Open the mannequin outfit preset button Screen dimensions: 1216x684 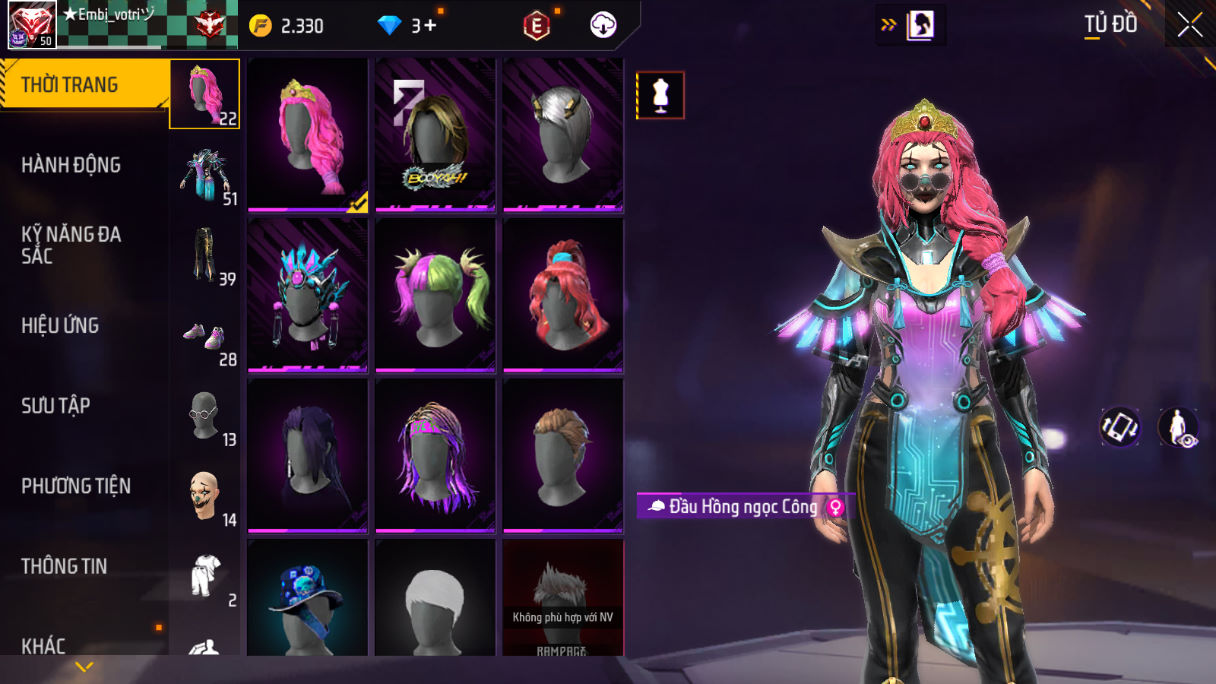660,95
